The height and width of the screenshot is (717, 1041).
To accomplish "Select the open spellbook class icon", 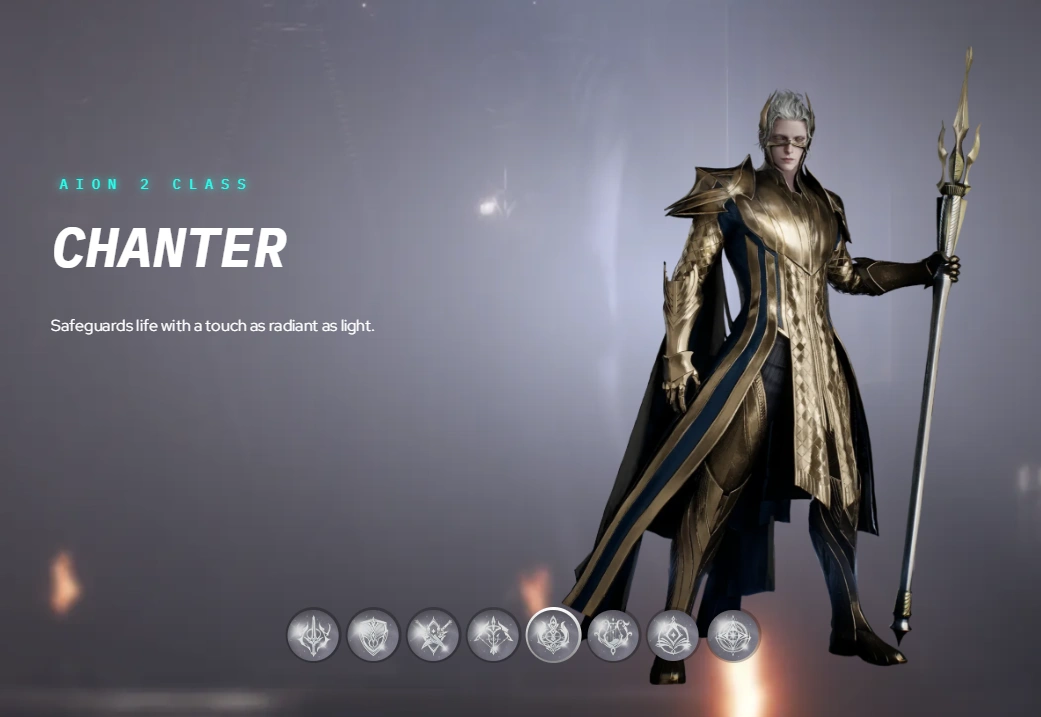I will coord(673,635).
